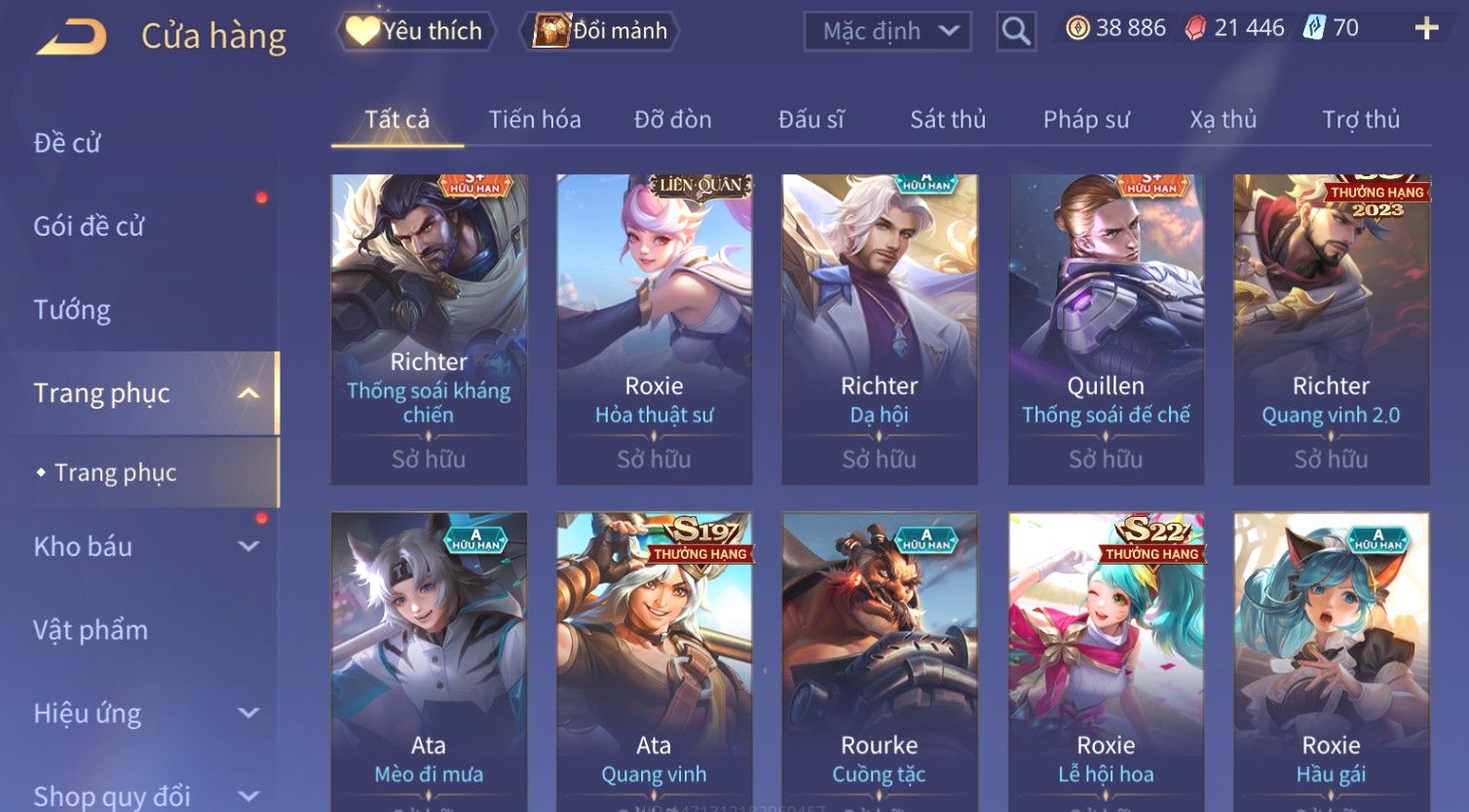
Task: Select the Roxie Hỏa thuật sư skin card
Action: pyautogui.click(x=654, y=329)
